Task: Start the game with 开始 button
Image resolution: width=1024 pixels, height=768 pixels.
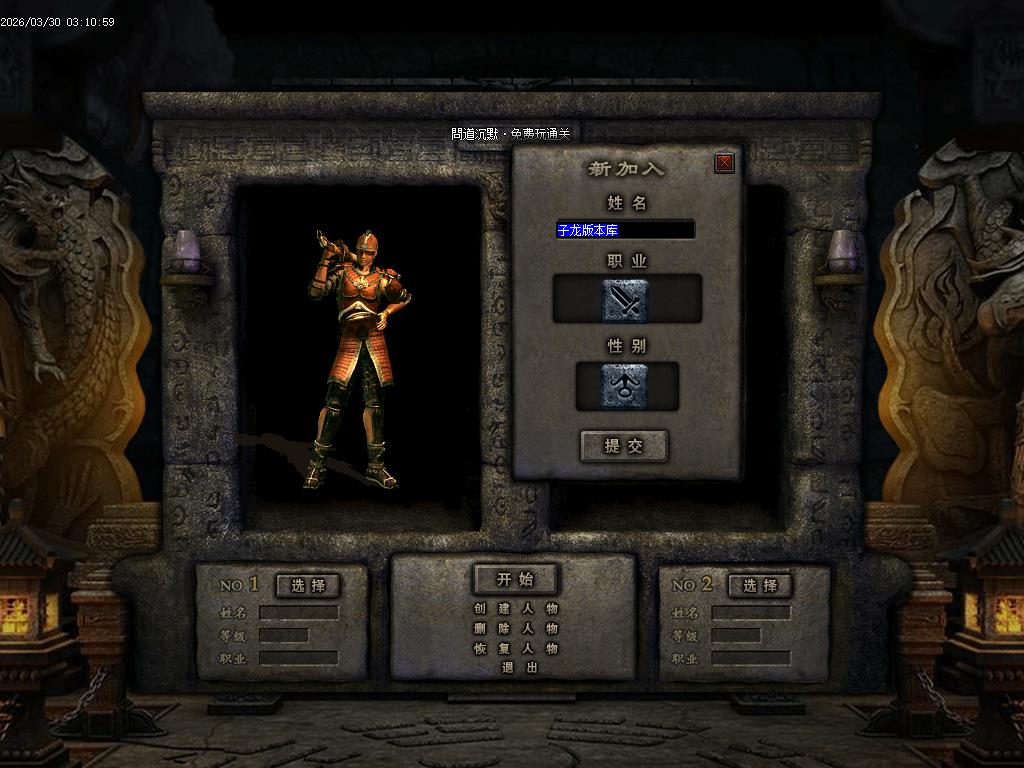Action: [515, 579]
